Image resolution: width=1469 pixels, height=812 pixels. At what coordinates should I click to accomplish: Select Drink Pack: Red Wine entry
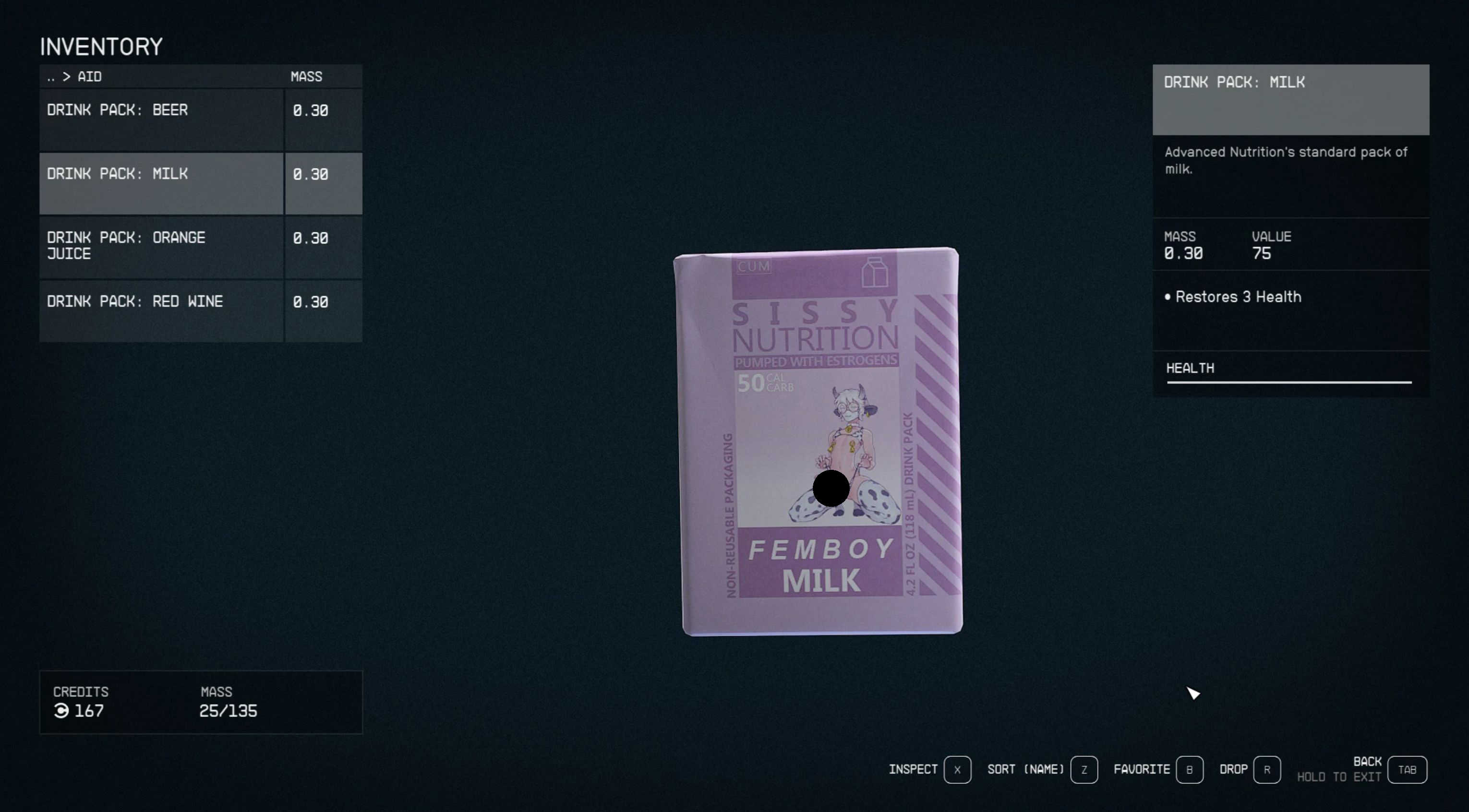point(161,311)
